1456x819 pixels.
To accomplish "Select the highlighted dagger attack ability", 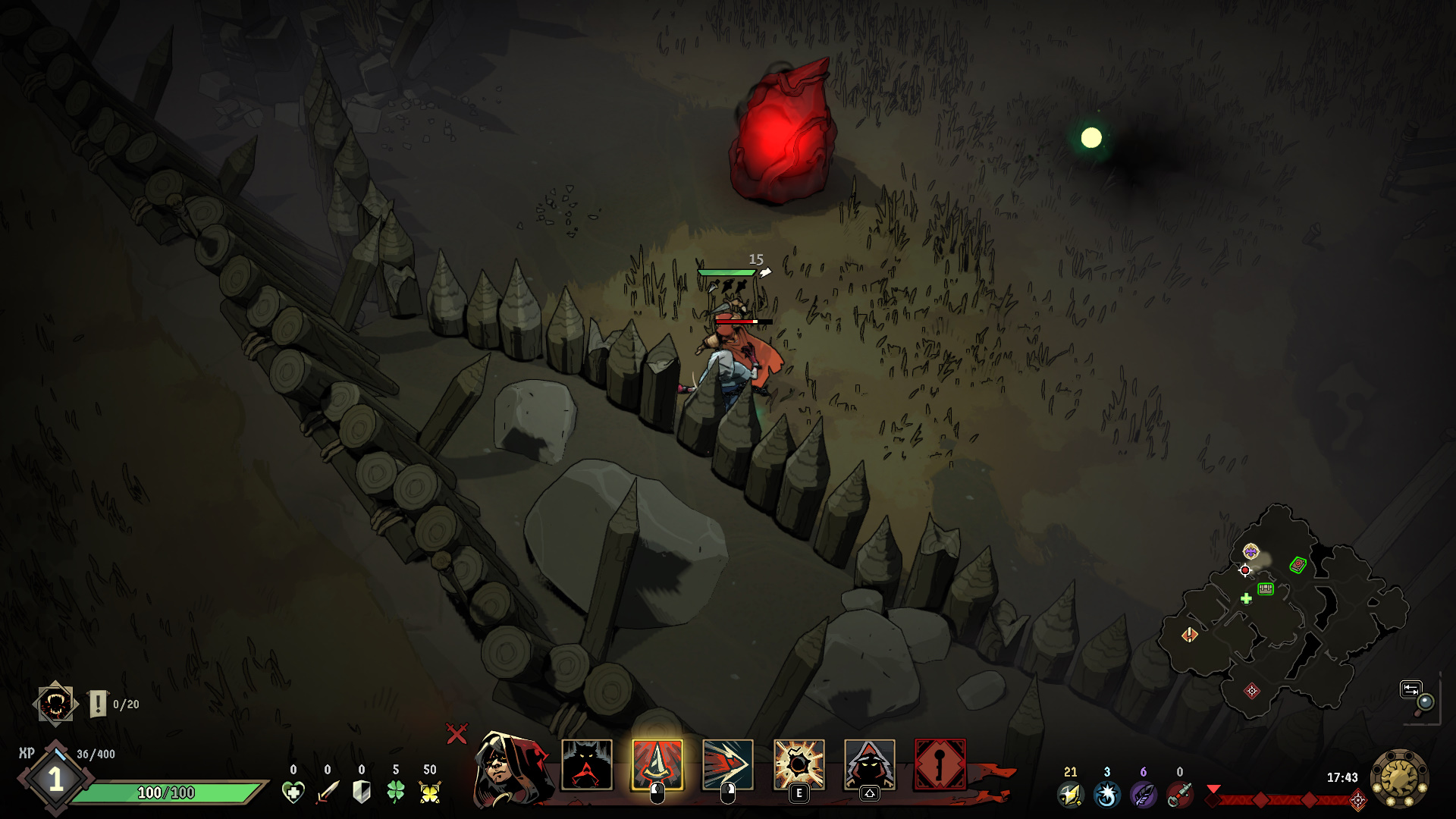I will [657, 765].
